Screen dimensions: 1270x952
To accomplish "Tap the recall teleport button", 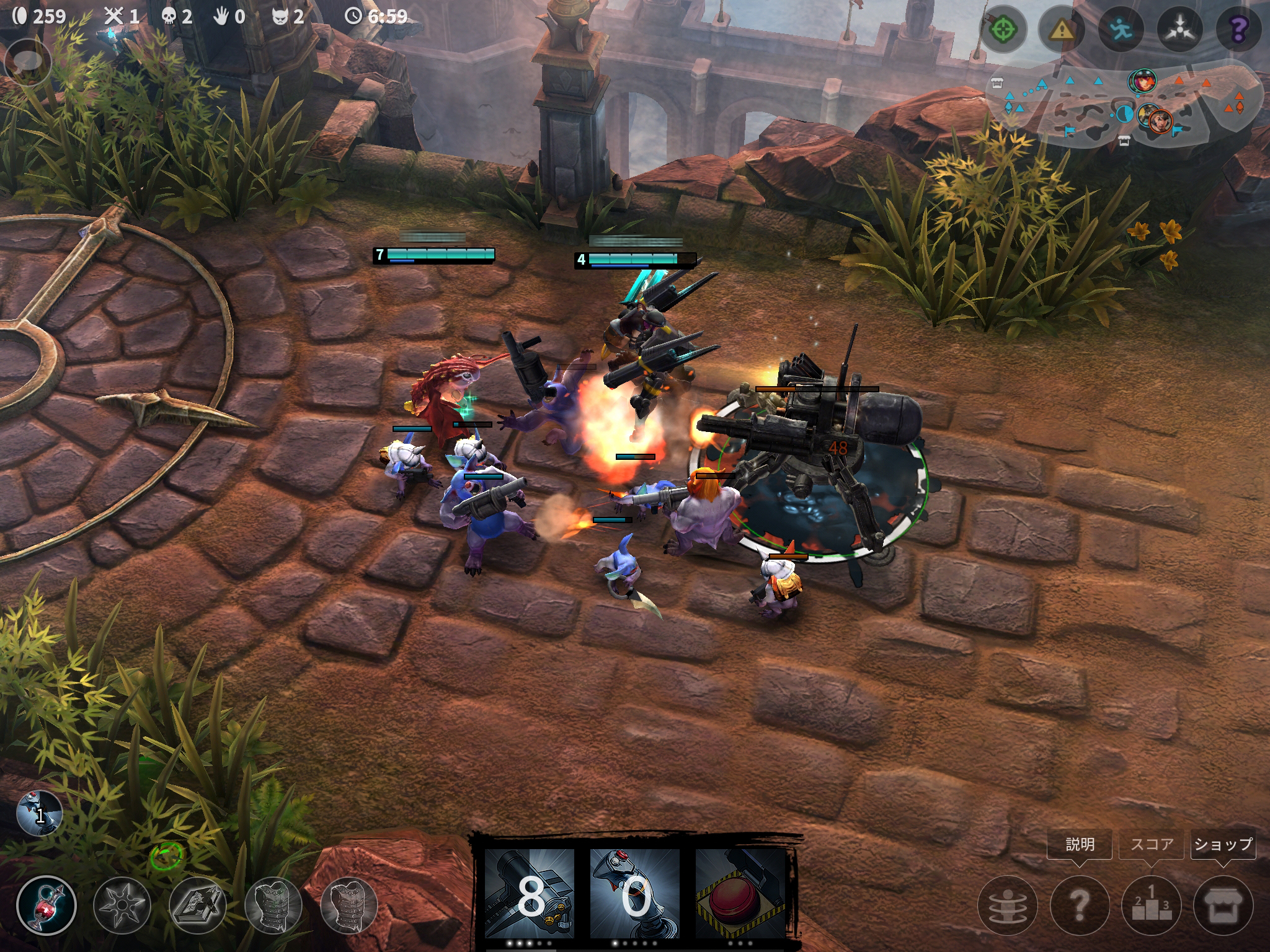I will pyautogui.click(x=1007, y=906).
